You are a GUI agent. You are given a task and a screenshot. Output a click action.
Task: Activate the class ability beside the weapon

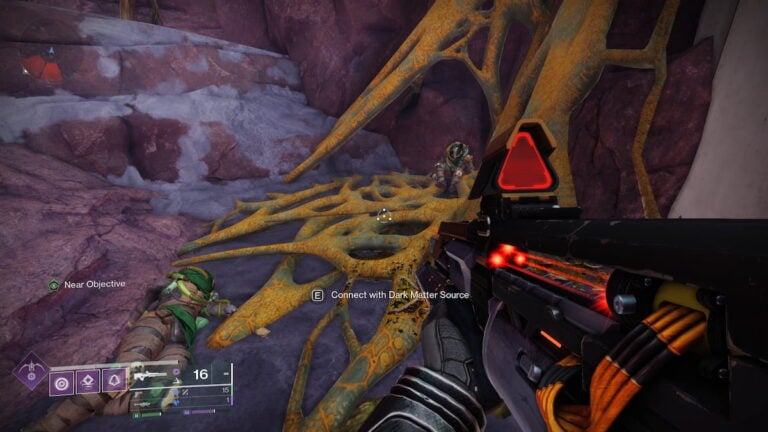click(x=114, y=382)
